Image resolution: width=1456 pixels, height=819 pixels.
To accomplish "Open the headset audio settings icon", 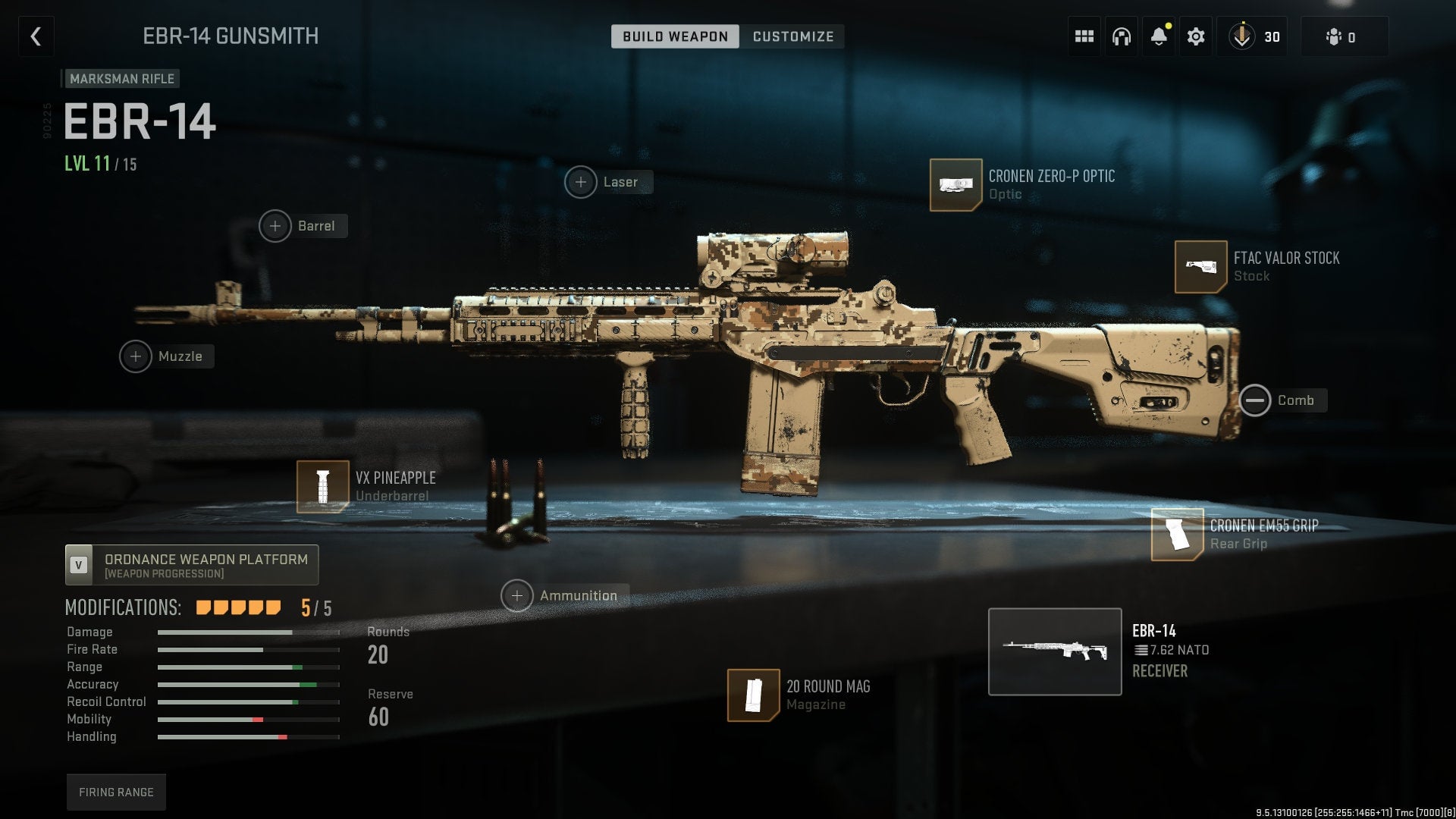I will pyautogui.click(x=1121, y=36).
